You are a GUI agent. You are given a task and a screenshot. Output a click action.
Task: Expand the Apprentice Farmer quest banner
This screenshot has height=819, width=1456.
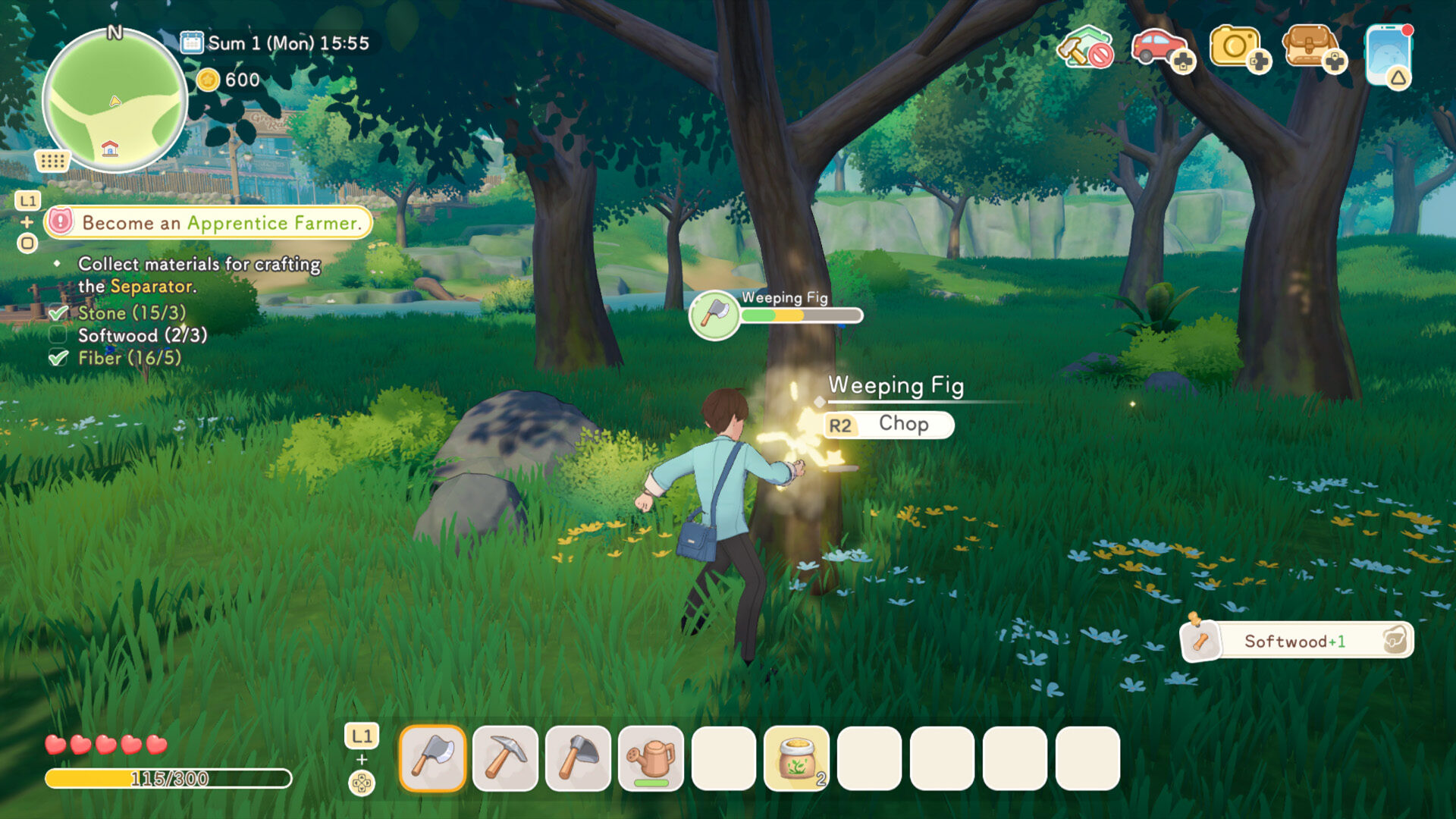pyautogui.click(x=205, y=224)
